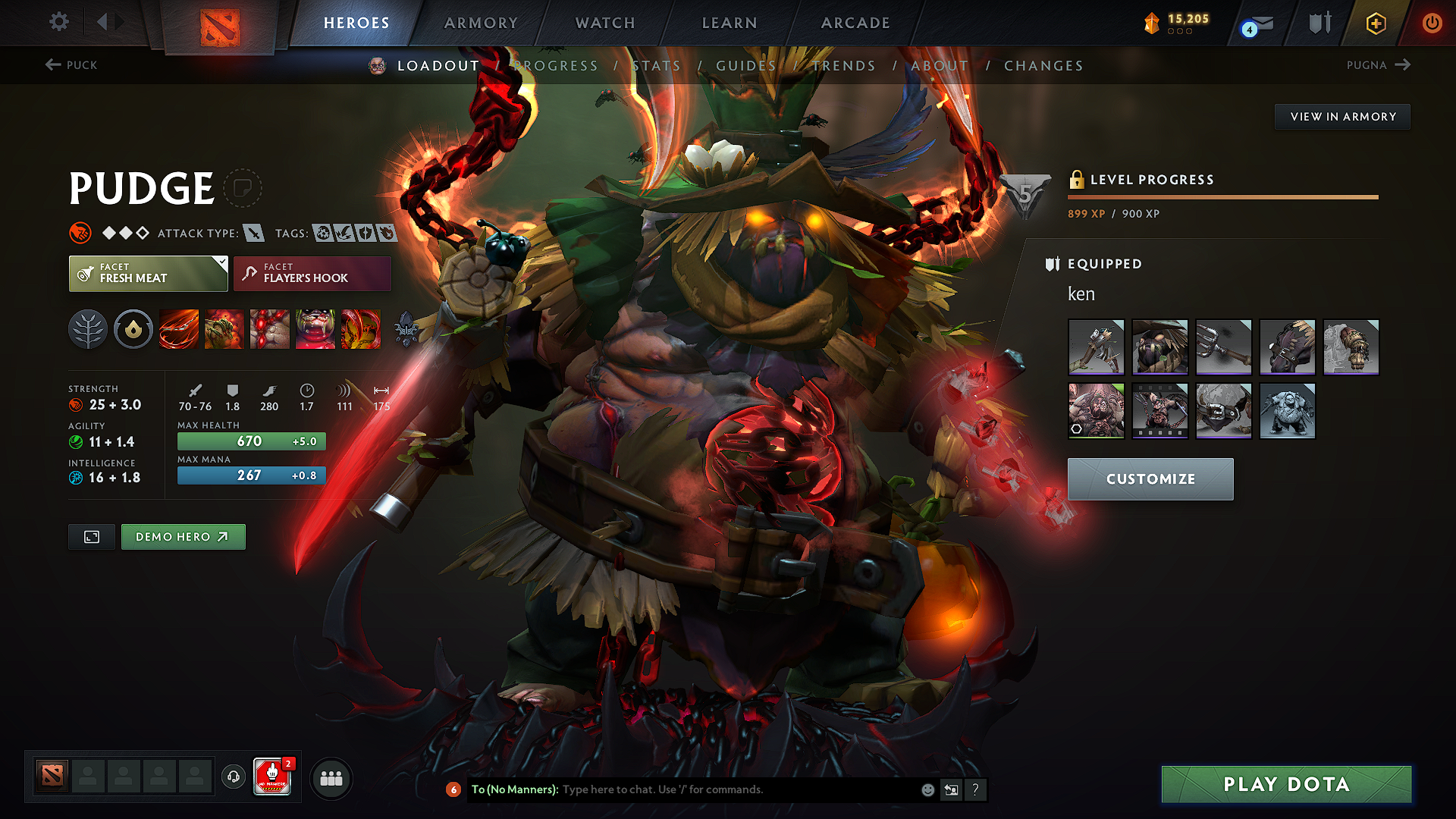1456x819 pixels.
Task: Open the ARMORY menu
Action: [x=481, y=23]
